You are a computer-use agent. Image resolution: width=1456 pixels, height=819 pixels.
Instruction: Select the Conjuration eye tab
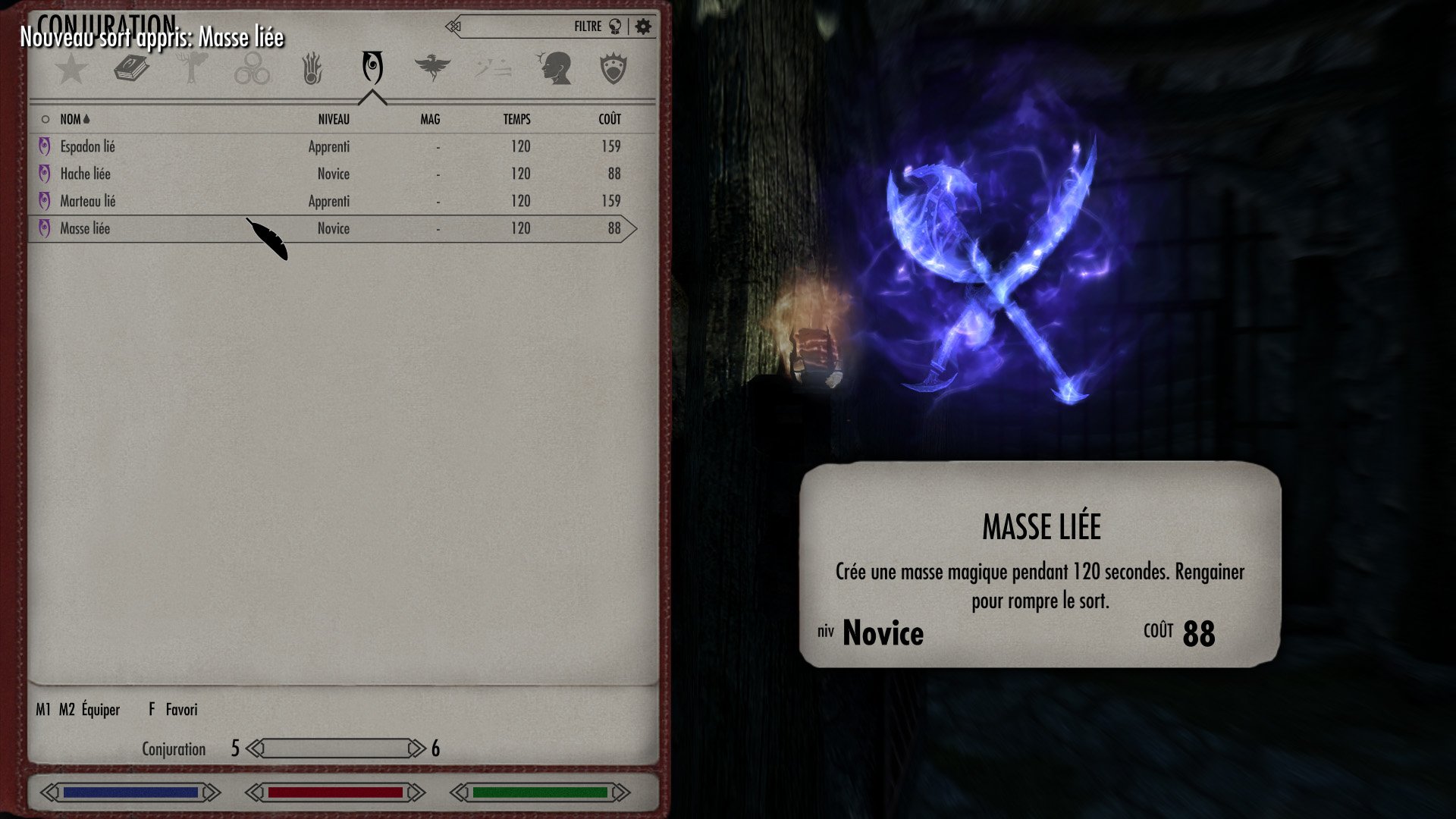(372, 69)
